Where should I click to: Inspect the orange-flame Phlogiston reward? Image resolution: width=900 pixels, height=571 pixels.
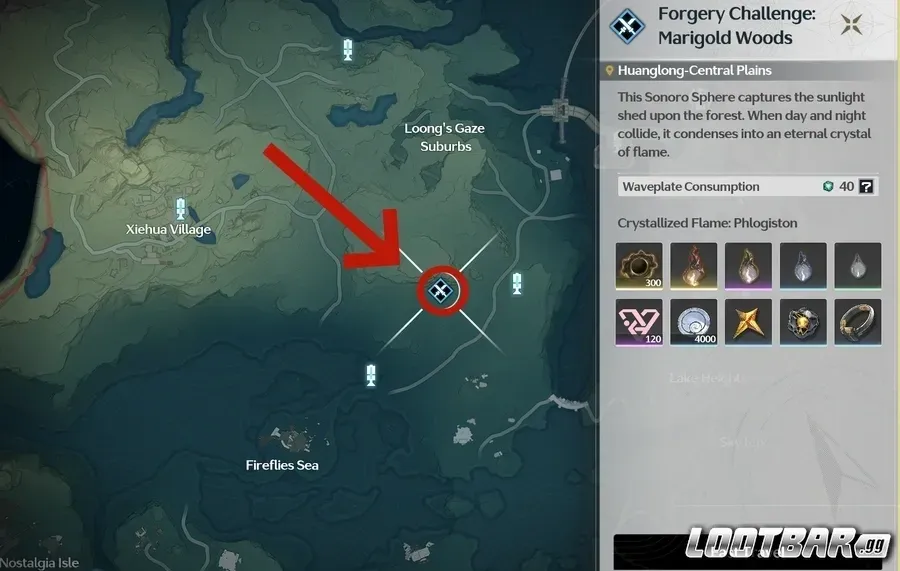click(695, 267)
